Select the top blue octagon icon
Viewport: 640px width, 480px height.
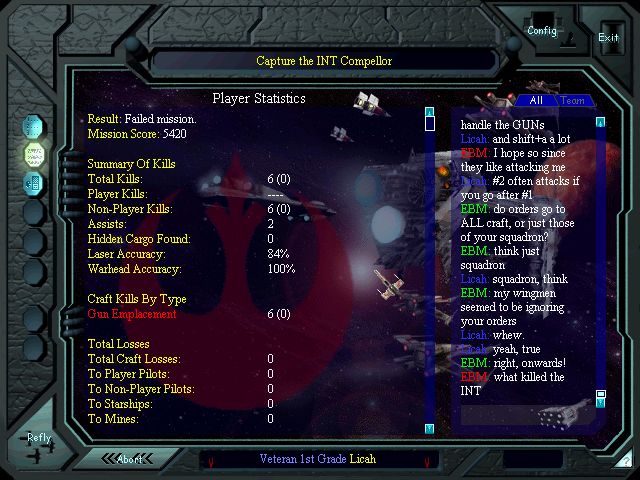click(33, 128)
